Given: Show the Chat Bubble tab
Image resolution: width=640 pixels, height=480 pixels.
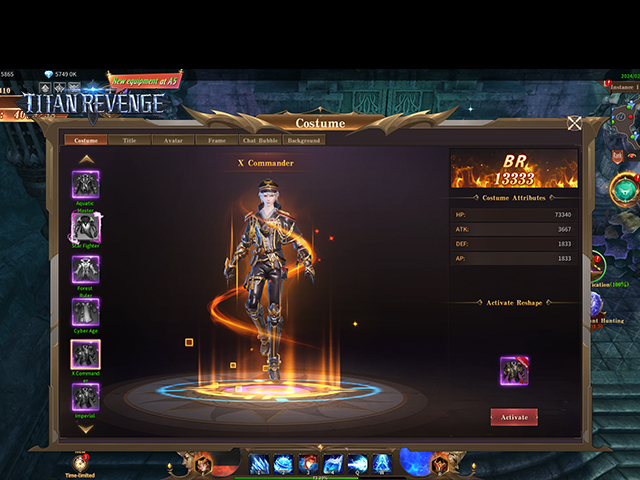Looking at the screenshot, I should (x=259, y=141).
